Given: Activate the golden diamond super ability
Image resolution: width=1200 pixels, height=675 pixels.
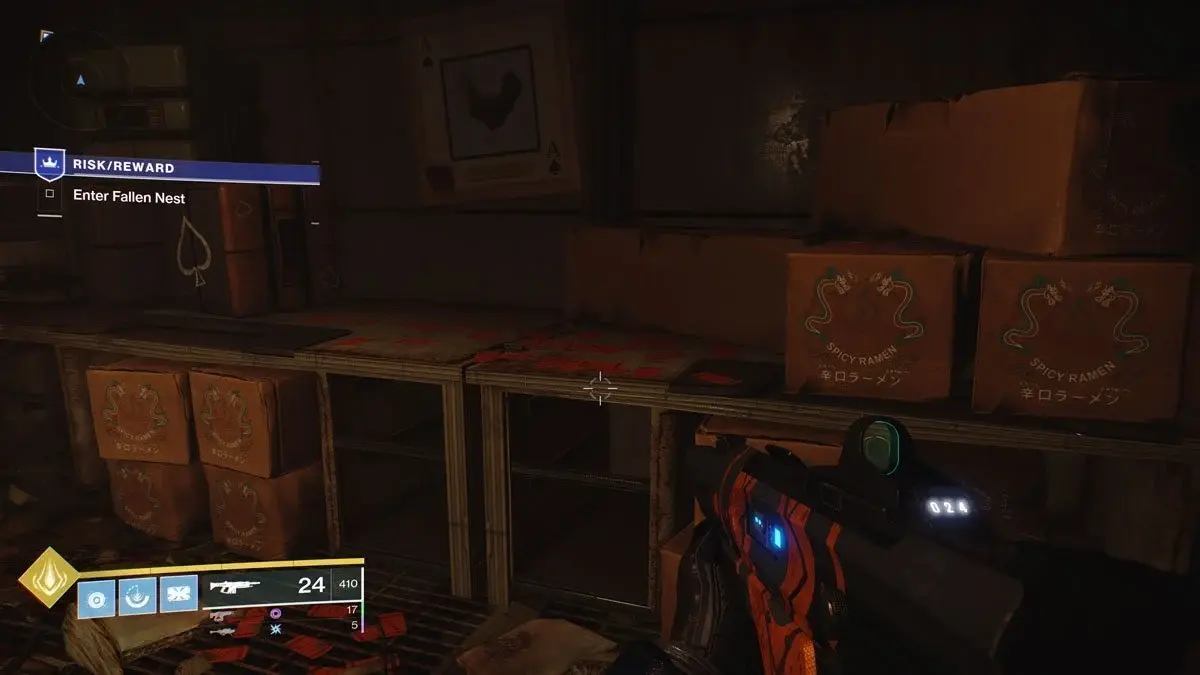Looking at the screenshot, I should [x=48, y=577].
